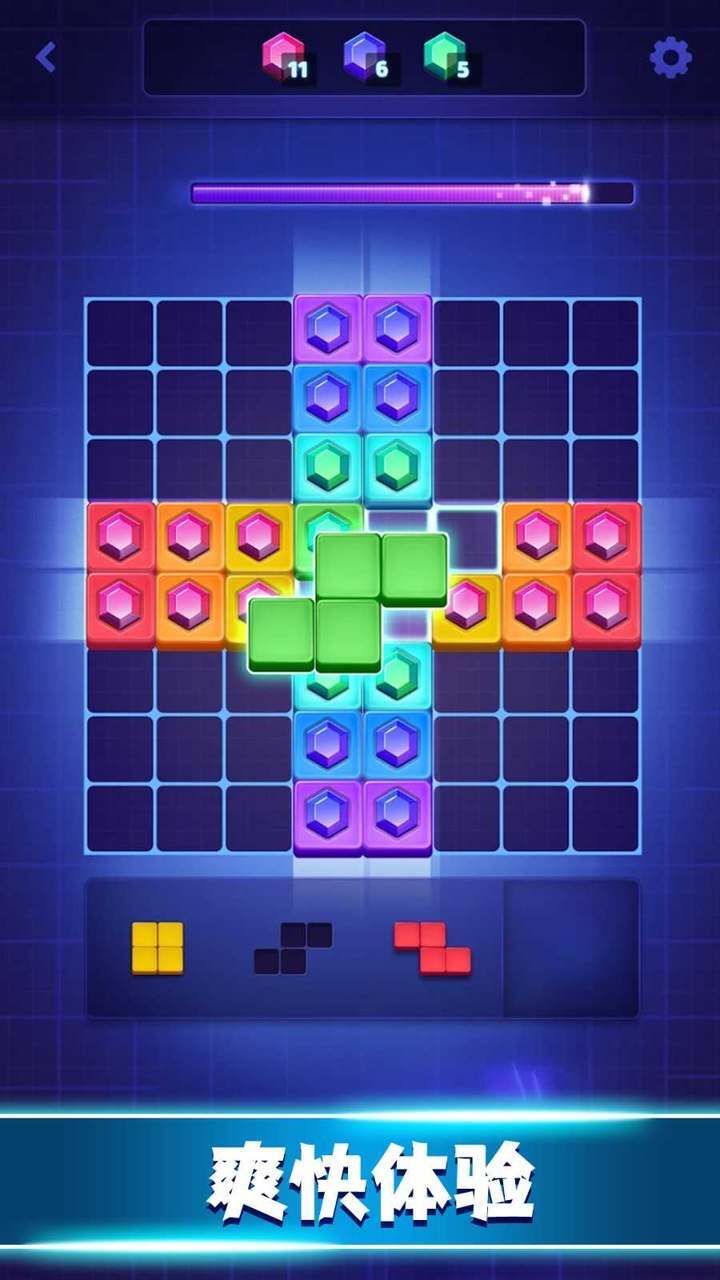Choose the dark S-shaped piece slot
Viewport: 720px width, 1280px height.
[x=292, y=948]
